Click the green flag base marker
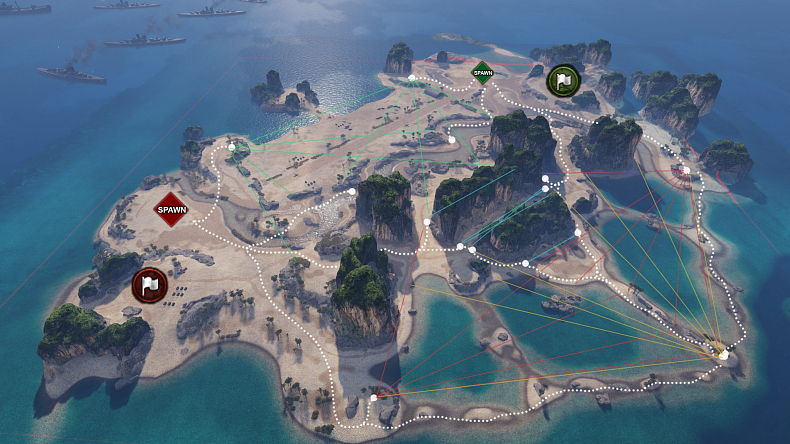Screen dimensions: 790x444 pyautogui.click(x=563, y=80)
